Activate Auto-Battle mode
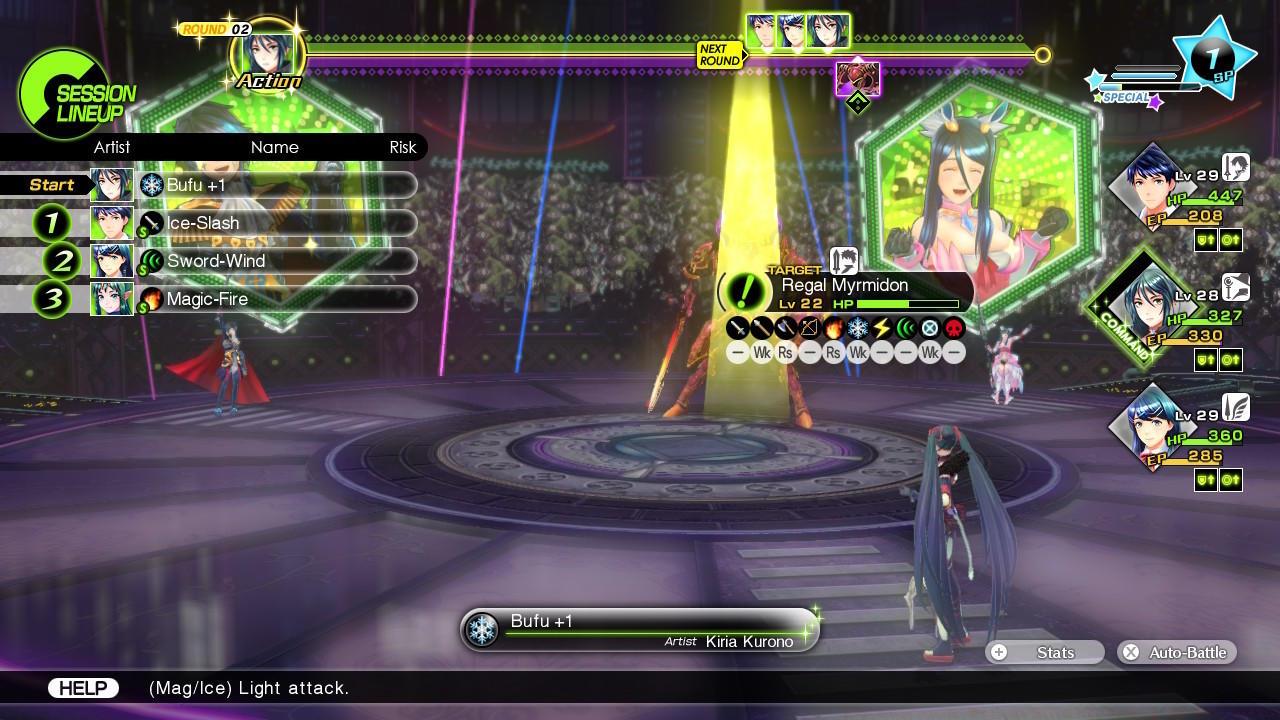 point(1177,652)
